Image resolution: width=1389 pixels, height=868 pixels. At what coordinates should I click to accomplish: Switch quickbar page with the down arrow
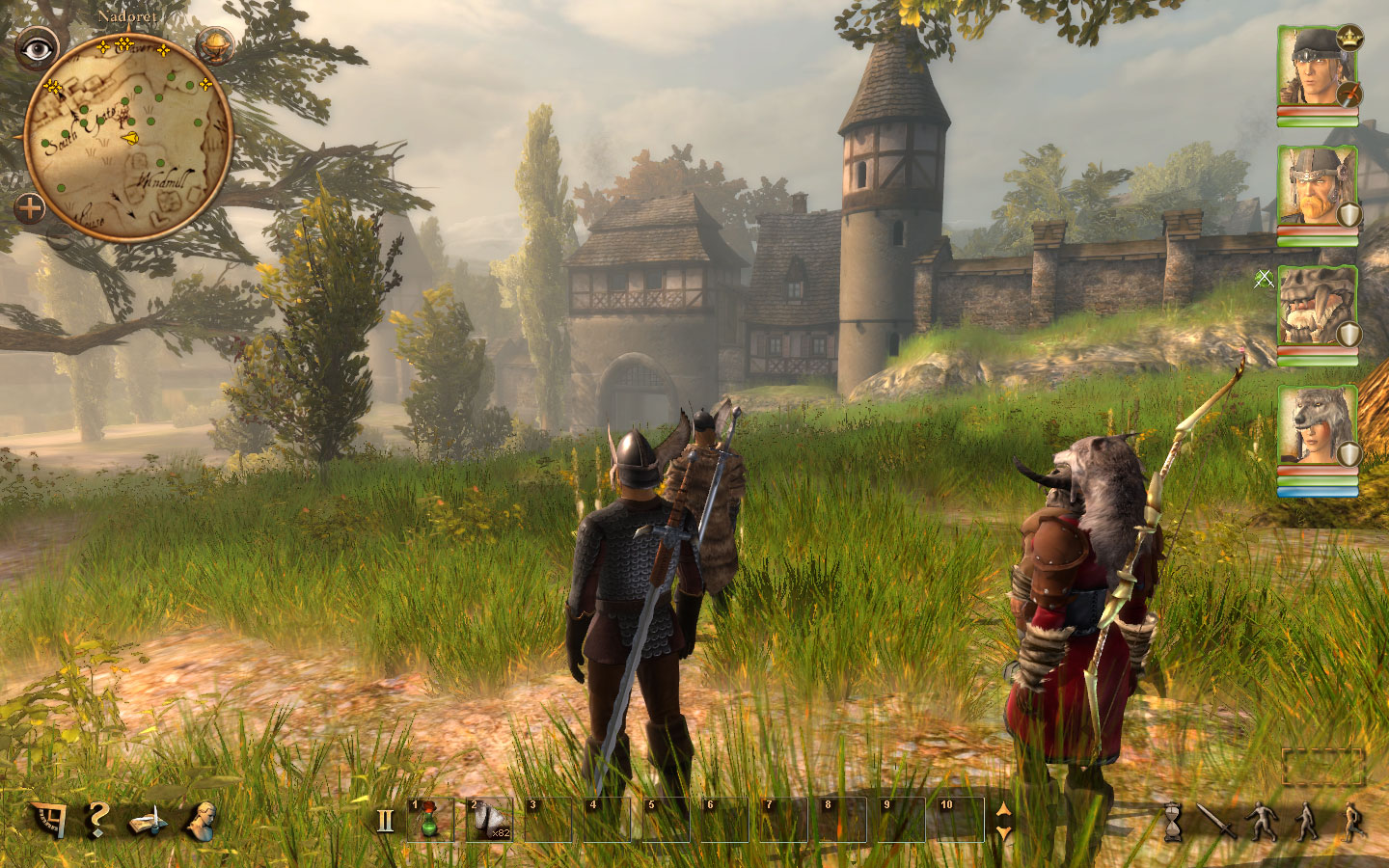(1003, 831)
